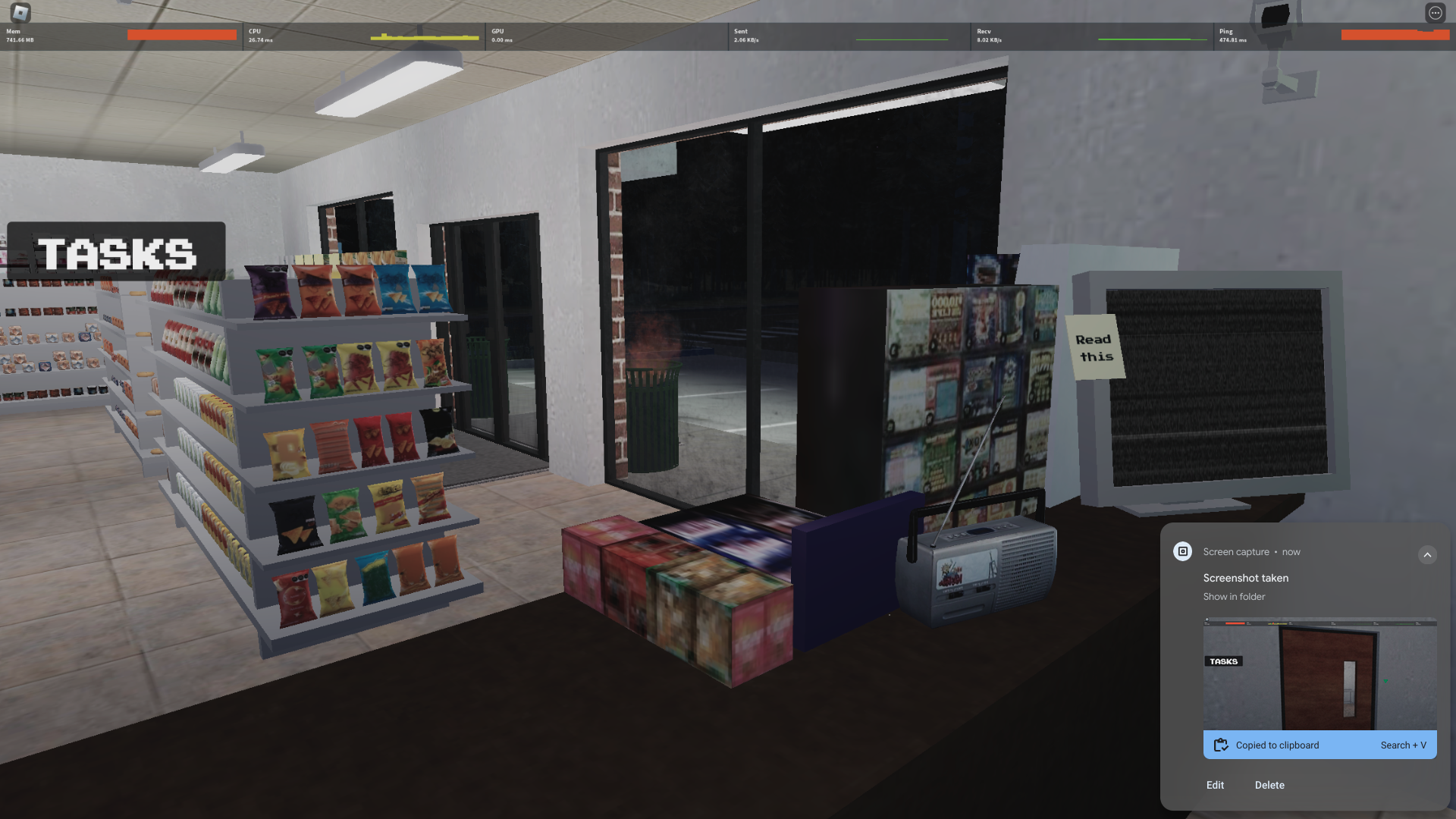This screenshot has height=819, width=1456.
Task: Collapse the screenshot notification with the chevron
Action: [x=1428, y=554]
